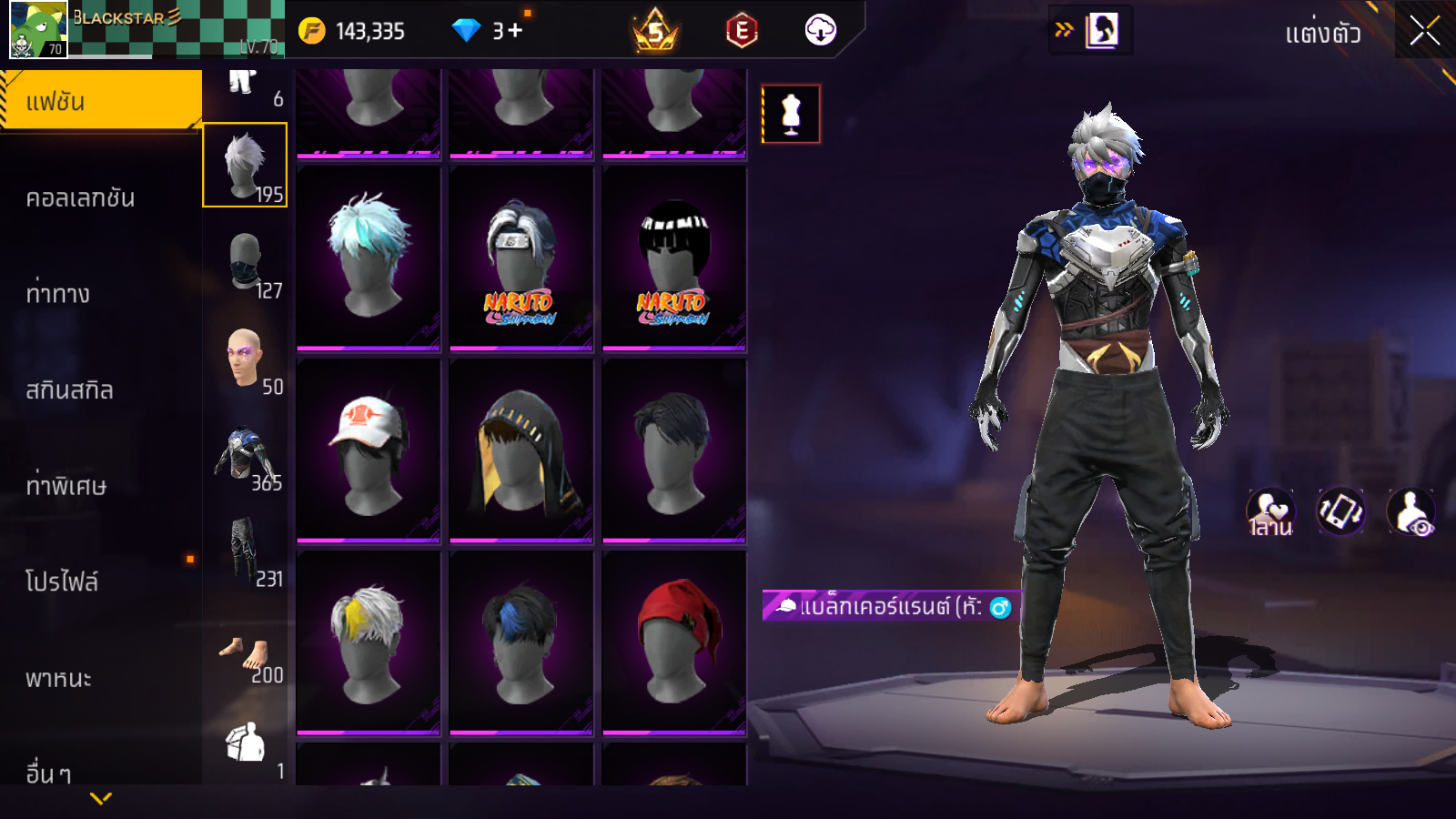Image resolution: width=1456 pixels, height=819 pixels.
Task: Equip the black hood with gold trim
Action: pos(521,451)
